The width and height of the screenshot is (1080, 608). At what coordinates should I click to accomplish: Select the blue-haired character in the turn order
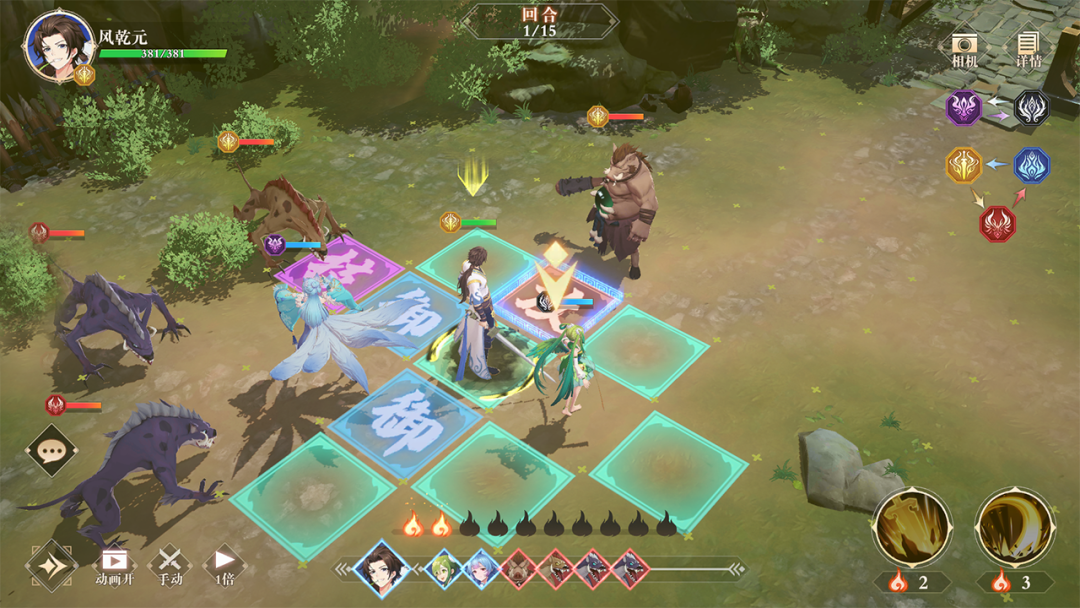tap(481, 568)
